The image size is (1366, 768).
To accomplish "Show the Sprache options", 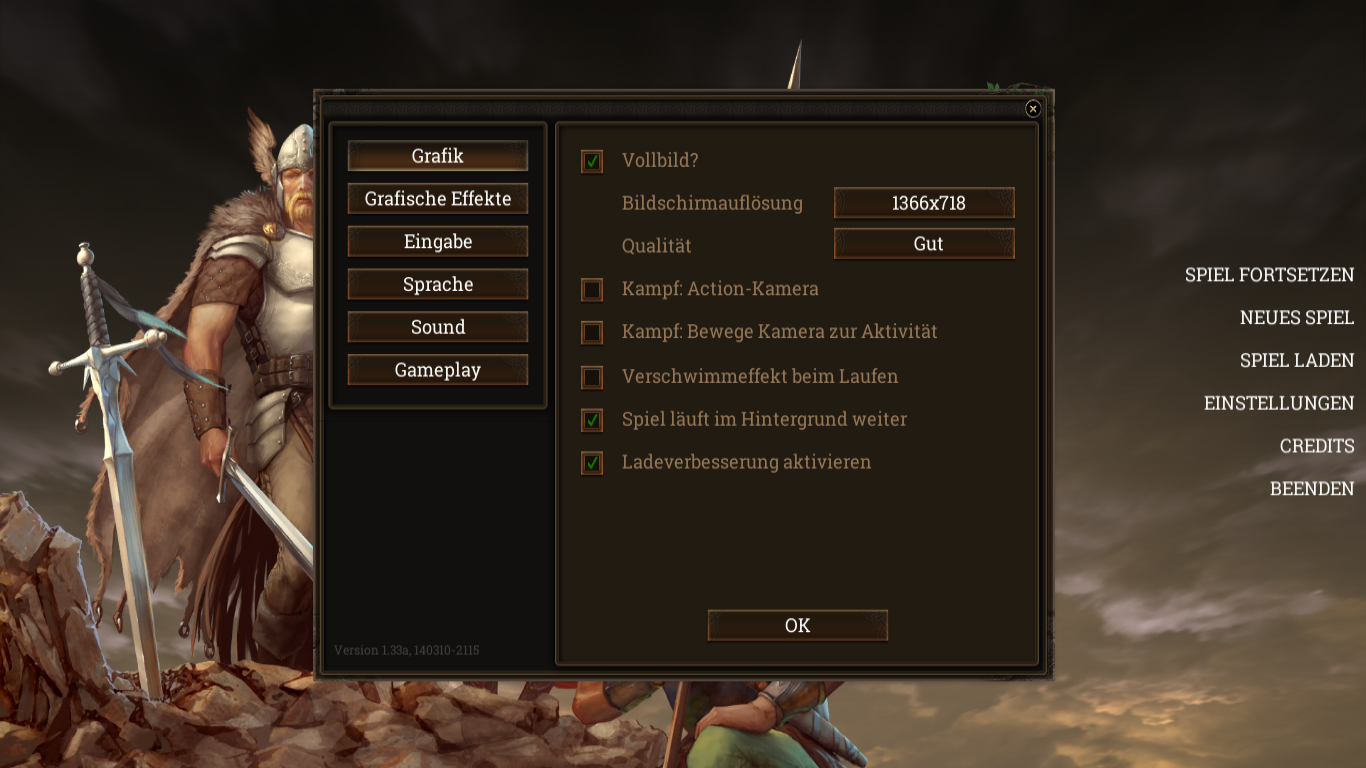I will 437,285.
